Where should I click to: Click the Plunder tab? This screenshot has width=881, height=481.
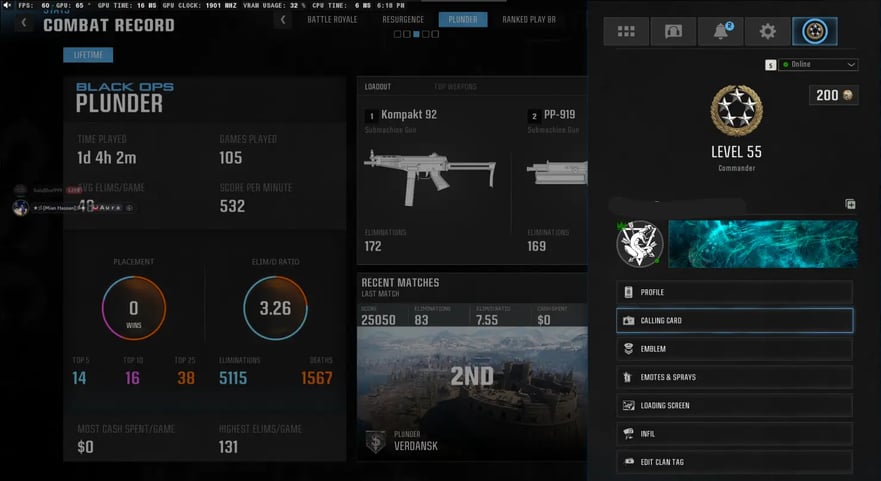[463, 19]
